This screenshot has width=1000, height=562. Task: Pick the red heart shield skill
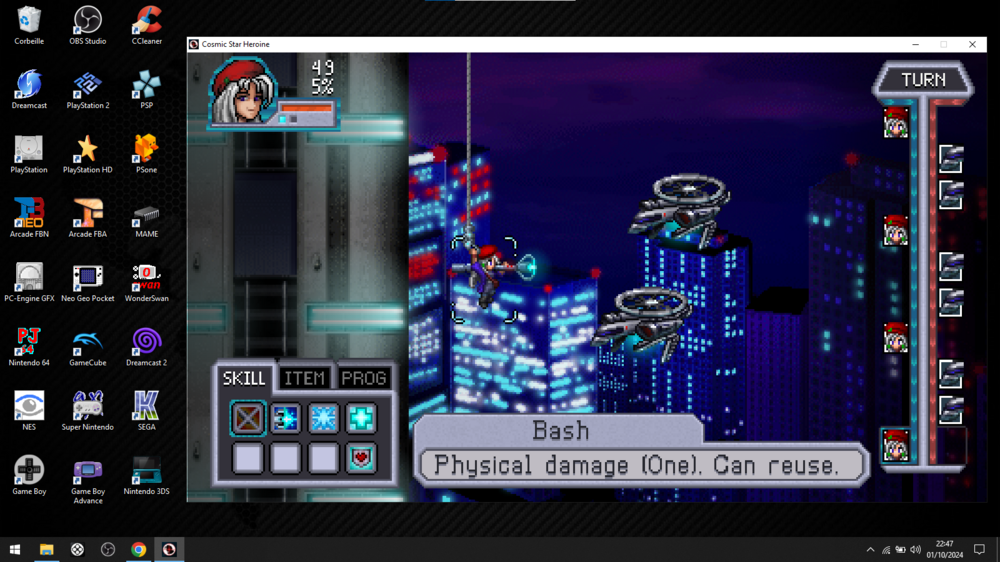coord(361,458)
